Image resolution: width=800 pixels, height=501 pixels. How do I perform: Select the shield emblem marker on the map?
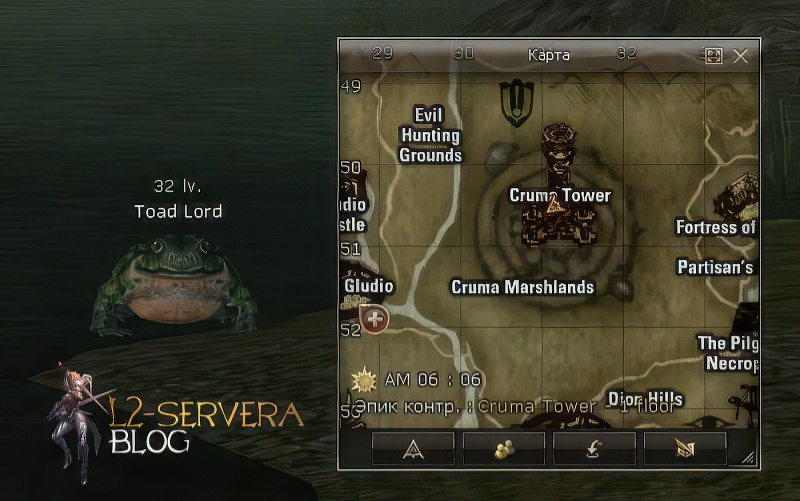click(x=516, y=101)
